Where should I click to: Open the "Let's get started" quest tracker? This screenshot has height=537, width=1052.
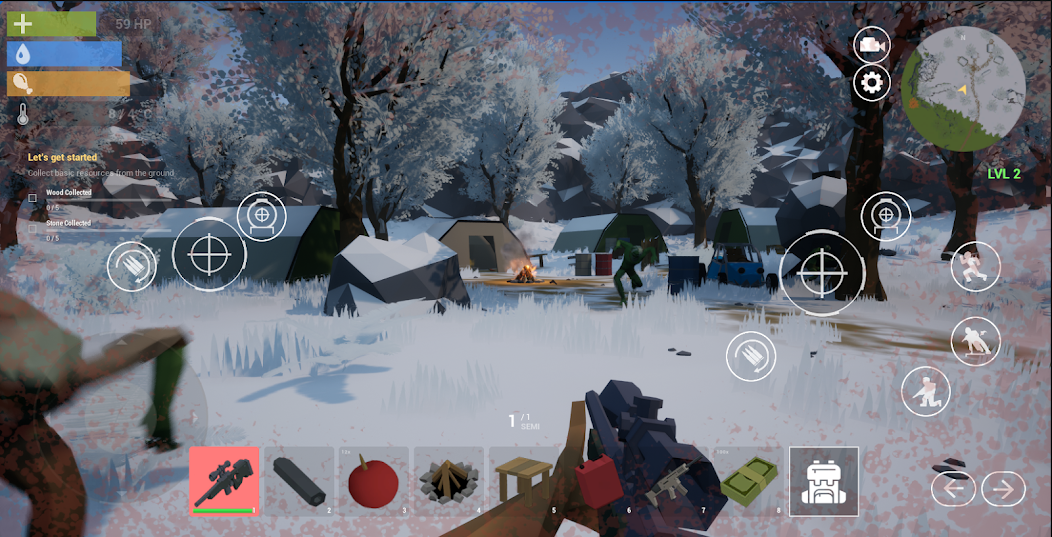[x=62, y=157]
